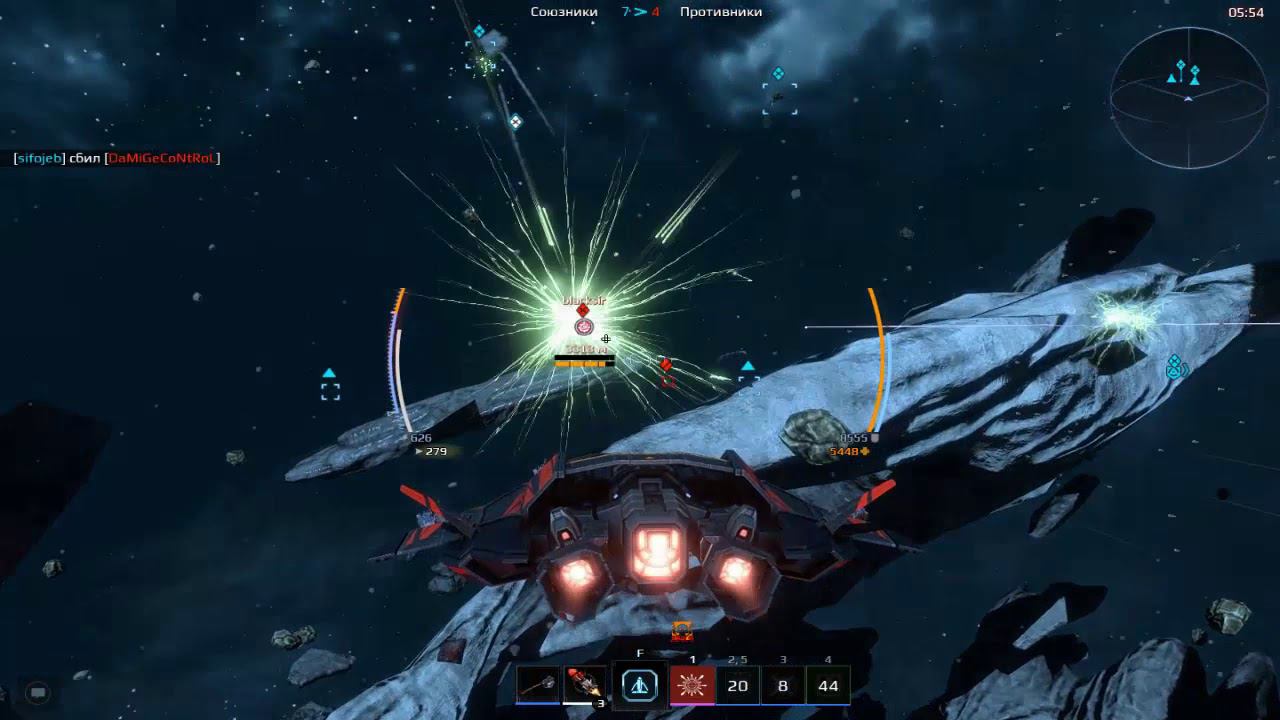
Task: Activate the ship special module marked F
Action: tap(640, 685)
